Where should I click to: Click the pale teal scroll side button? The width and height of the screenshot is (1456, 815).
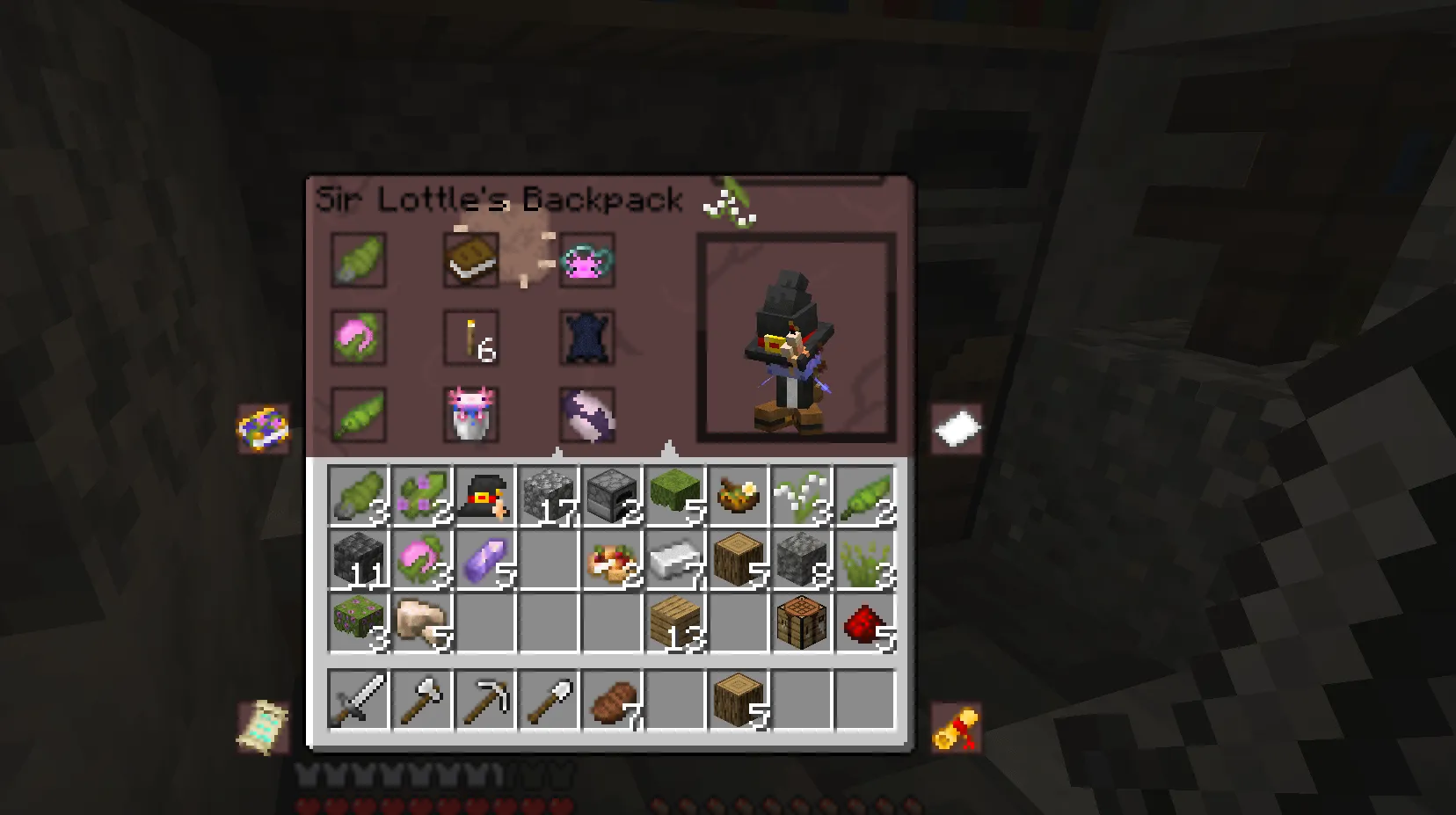pos(263,726)
